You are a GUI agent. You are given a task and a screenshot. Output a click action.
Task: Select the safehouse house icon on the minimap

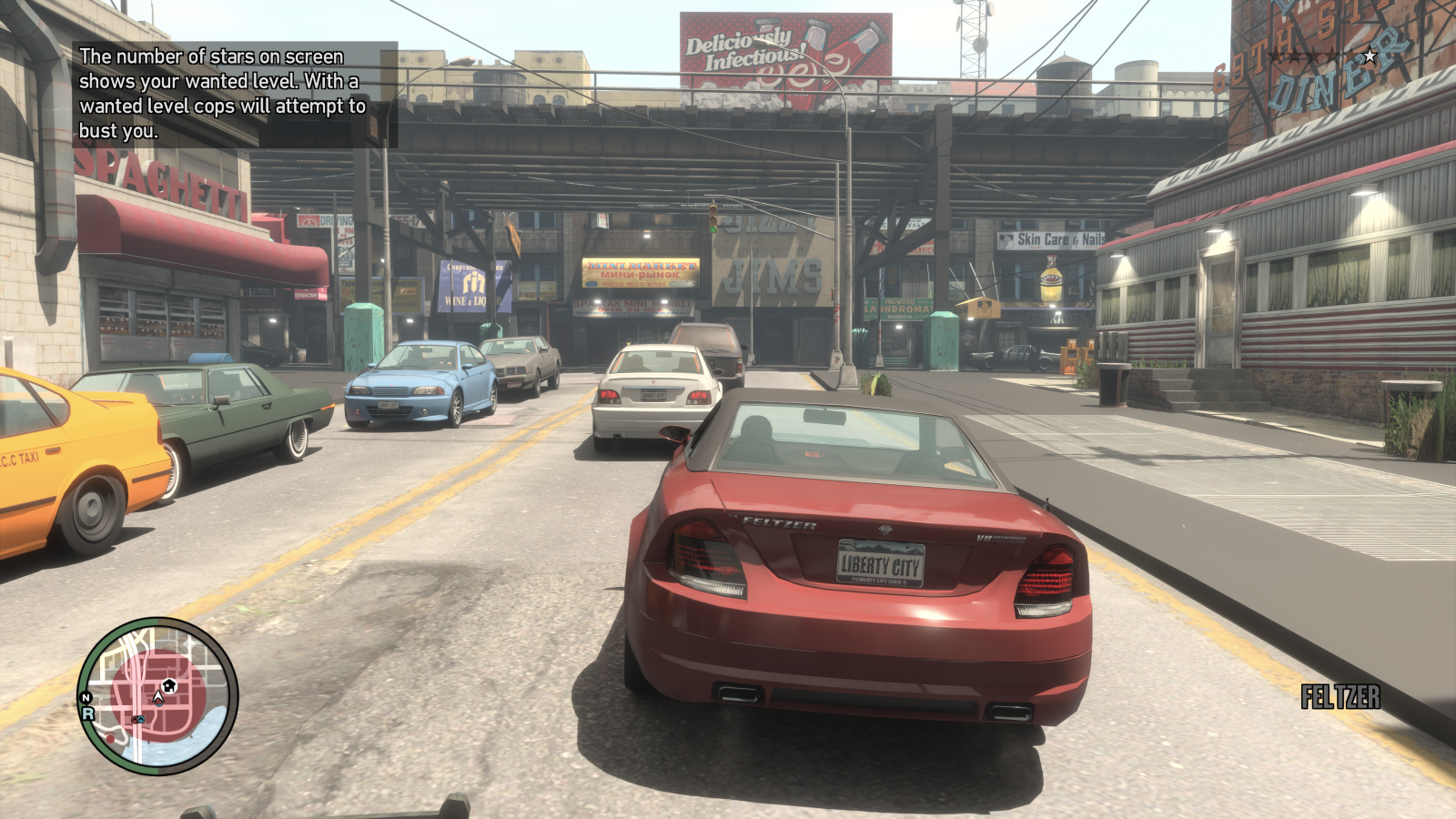coord(168,685)
